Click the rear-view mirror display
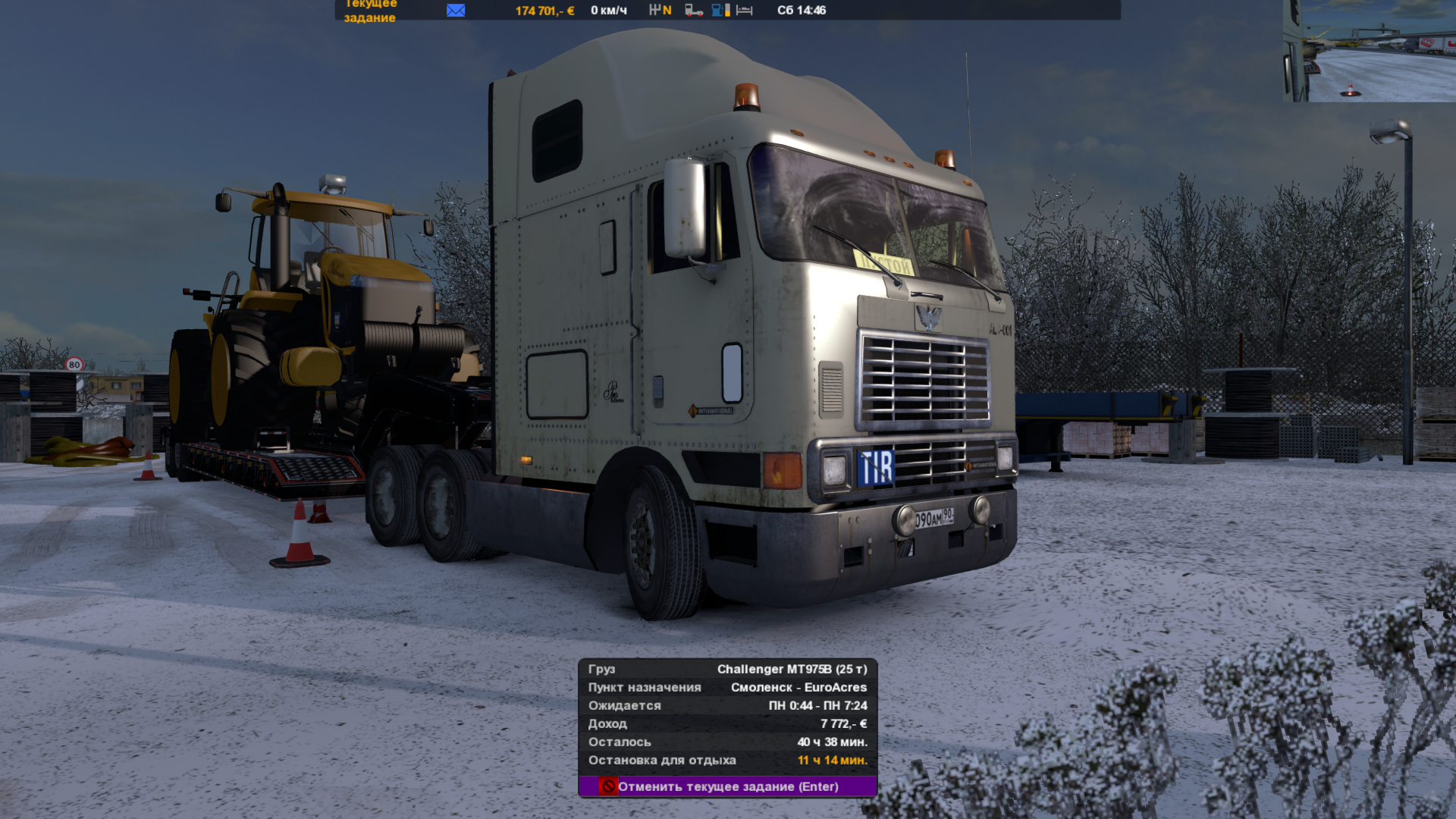Viewport: 1456px width, 819px height. tap(1369, 51)
